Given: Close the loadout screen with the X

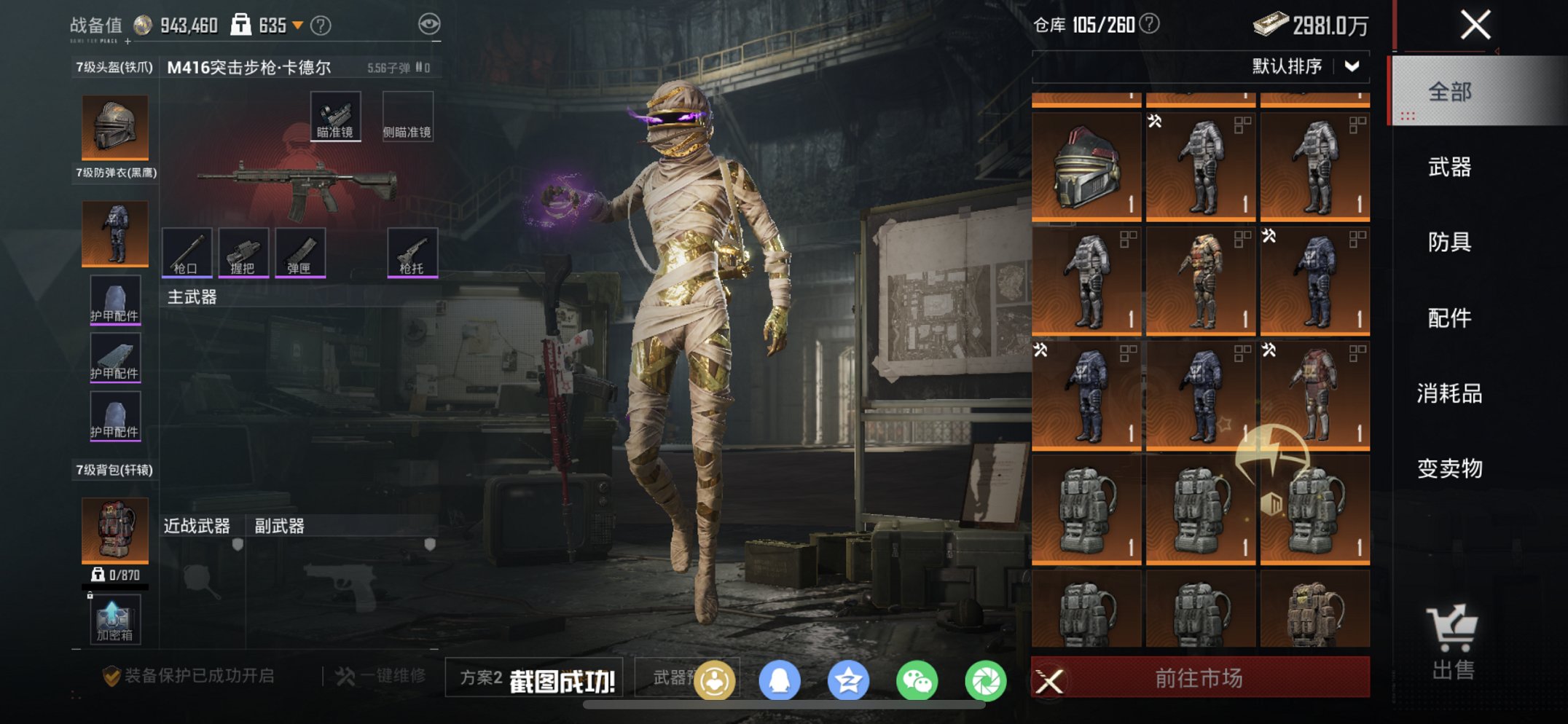Looking at the screenshot, I should point(1475,25).
